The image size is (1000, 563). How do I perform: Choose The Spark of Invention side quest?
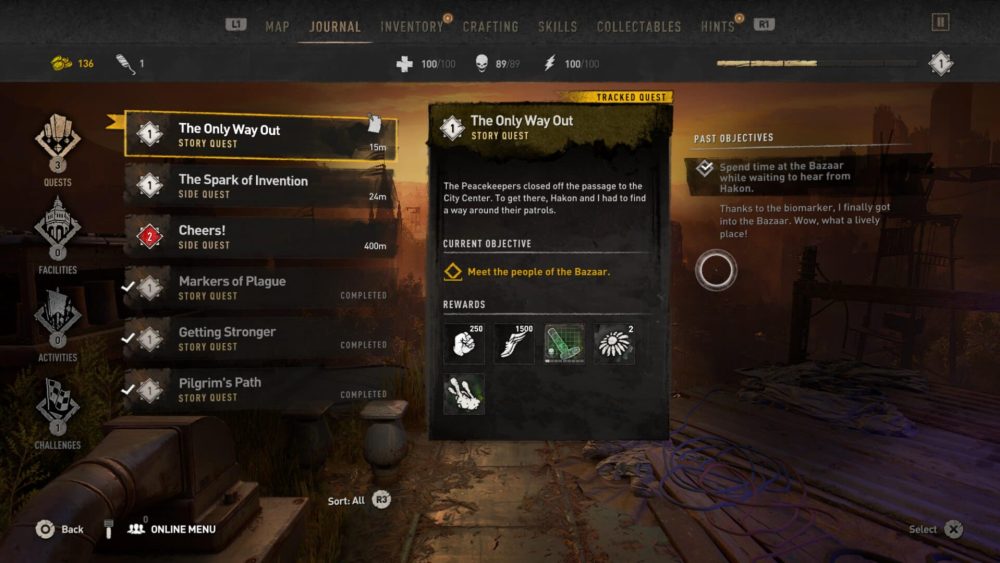coord(260,186)
